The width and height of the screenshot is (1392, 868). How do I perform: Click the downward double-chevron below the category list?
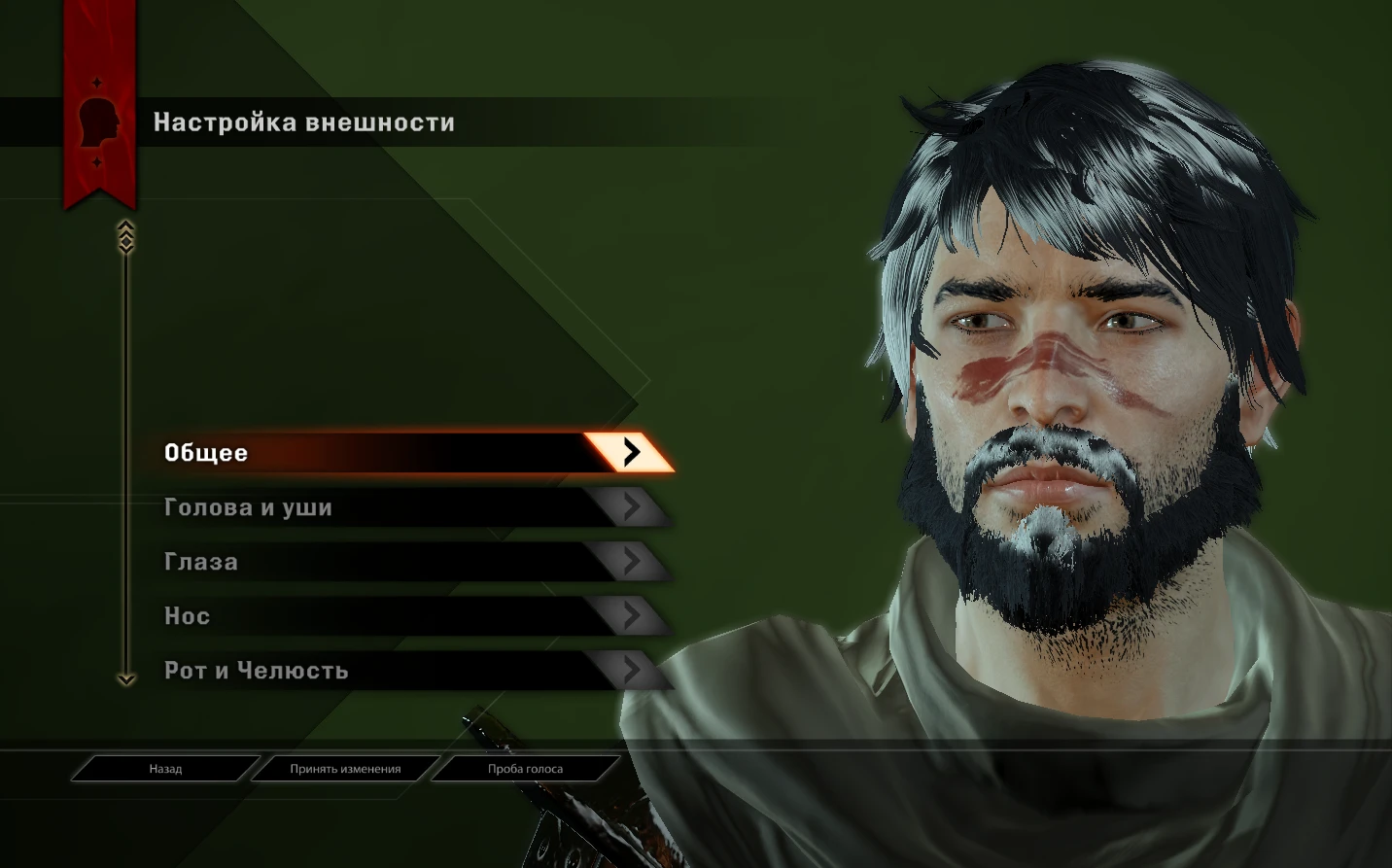click(124, 680)
